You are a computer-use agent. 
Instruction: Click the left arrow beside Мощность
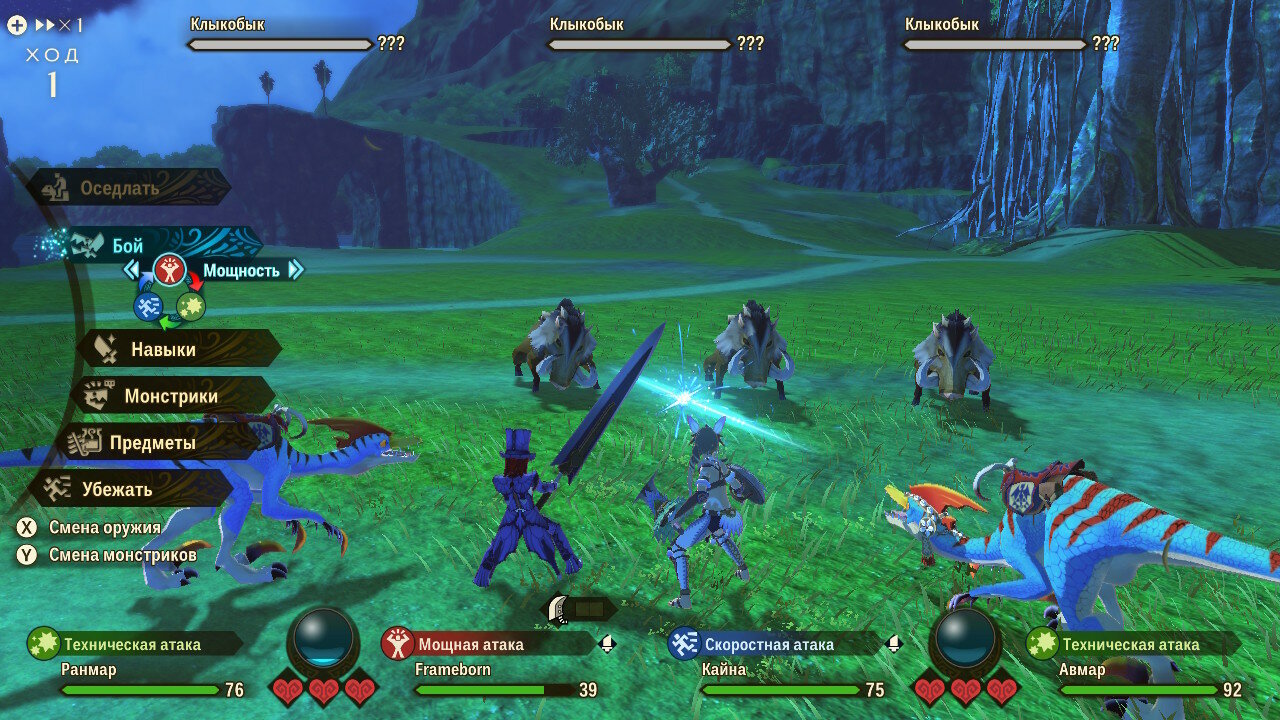[x=130, y=270]
